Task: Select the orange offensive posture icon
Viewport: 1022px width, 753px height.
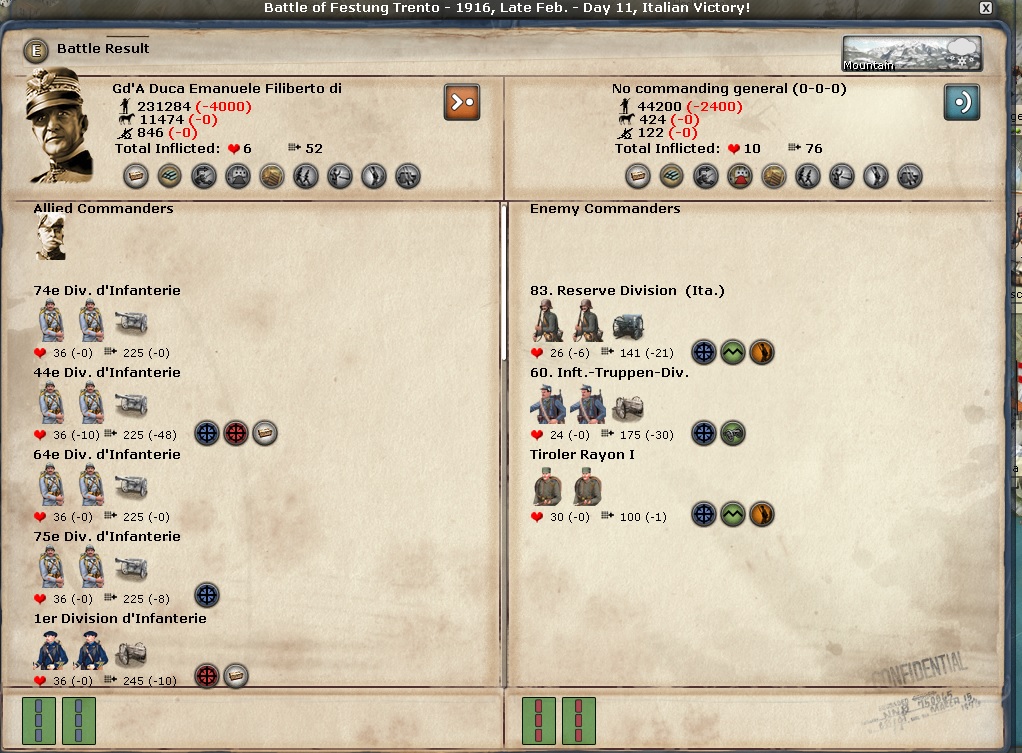Action: click(x=462, y=102)
